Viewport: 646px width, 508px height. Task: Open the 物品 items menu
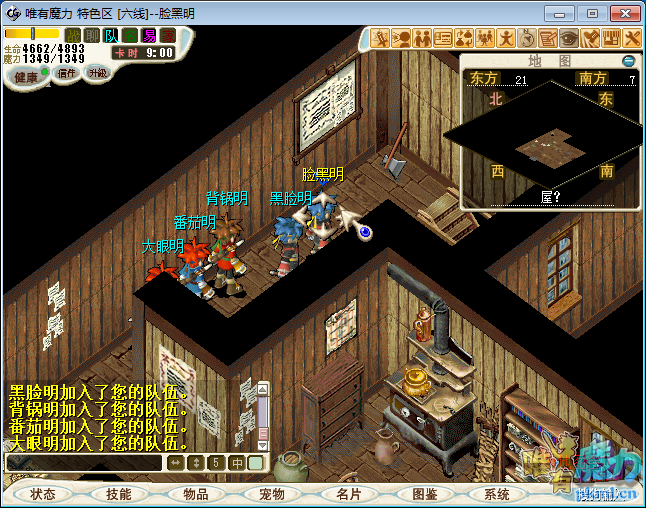(x=195, y=494)
